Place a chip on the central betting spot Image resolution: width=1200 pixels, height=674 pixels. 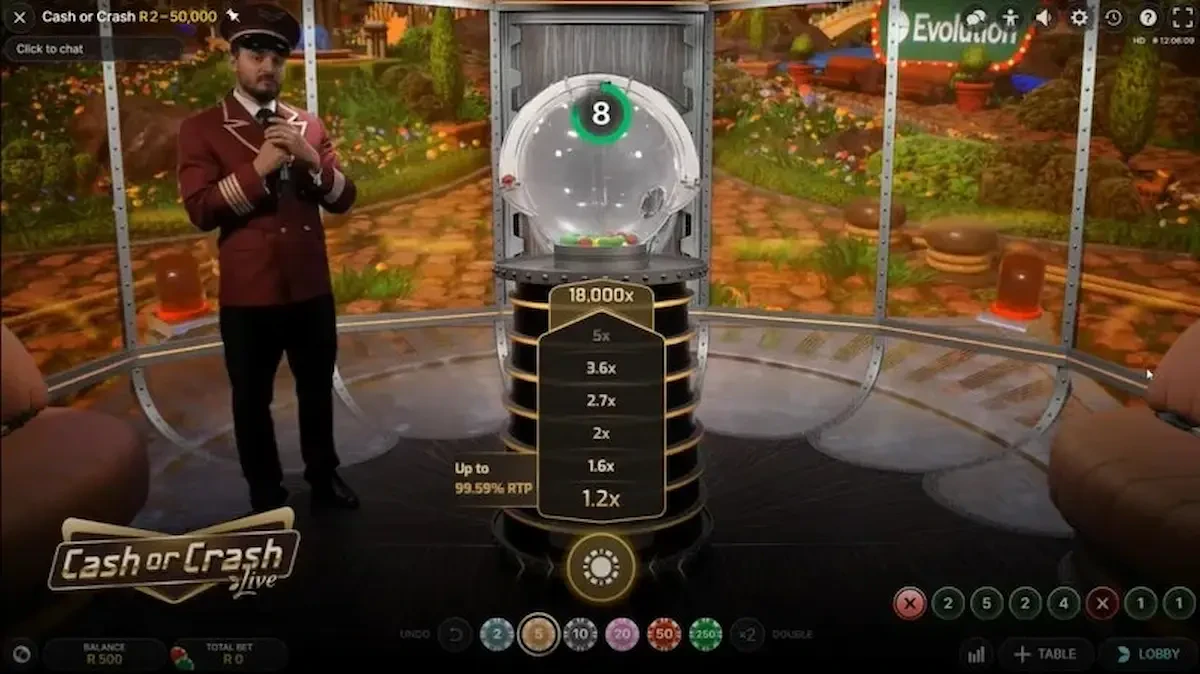pyautogui.click(x=600, y=567)
